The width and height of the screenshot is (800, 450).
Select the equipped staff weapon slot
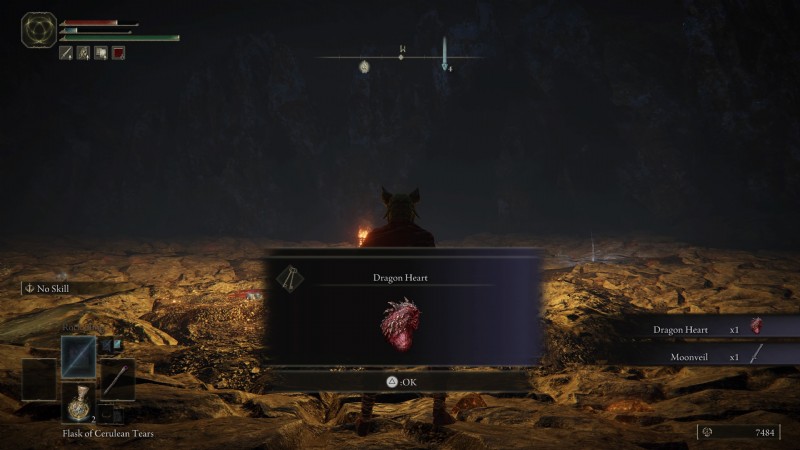pos(118,379)
